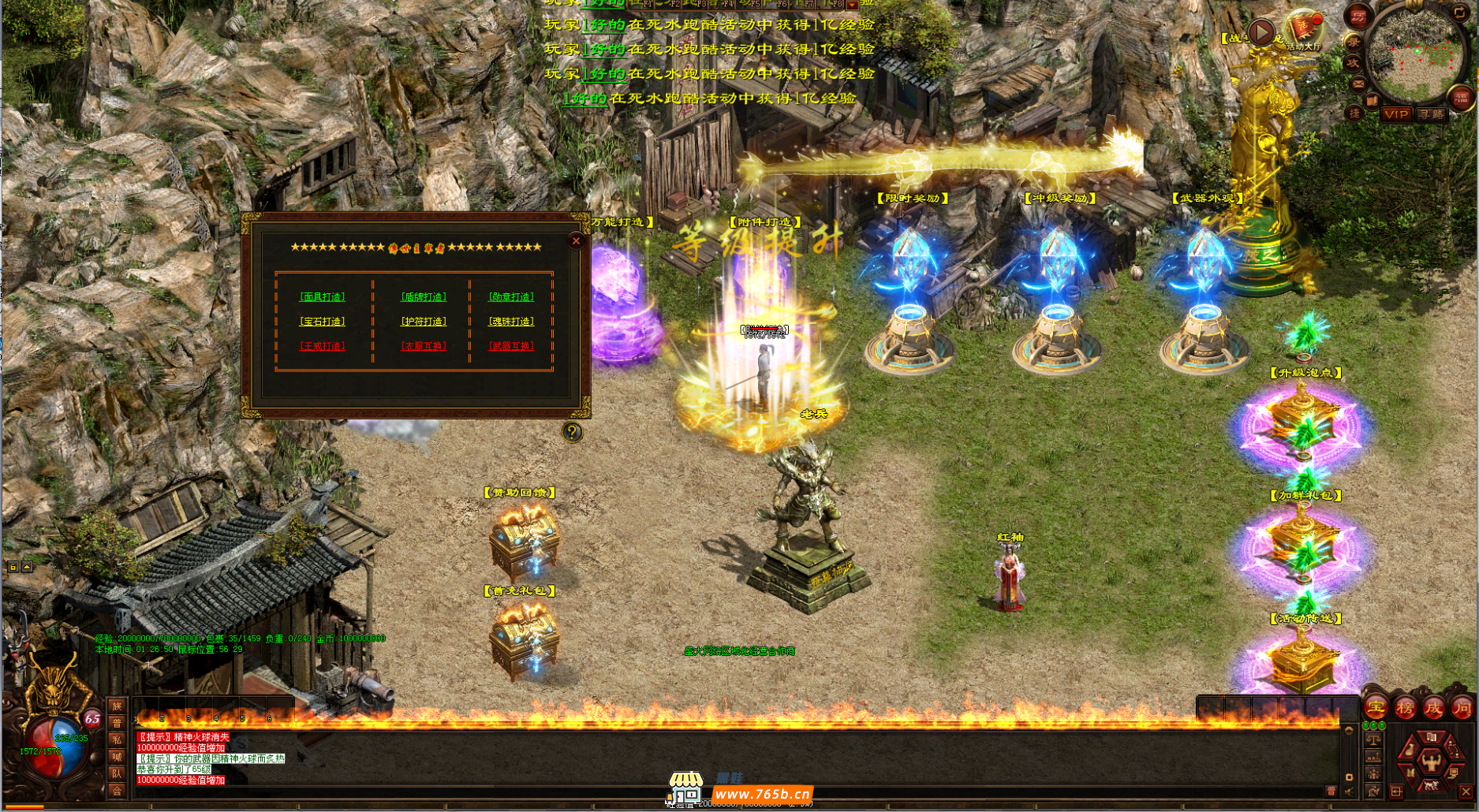Show the 榜 rankings orb button
The width and height of the screenshot is (1479, 812).
pyautogui.click(x=1405, y=707)
